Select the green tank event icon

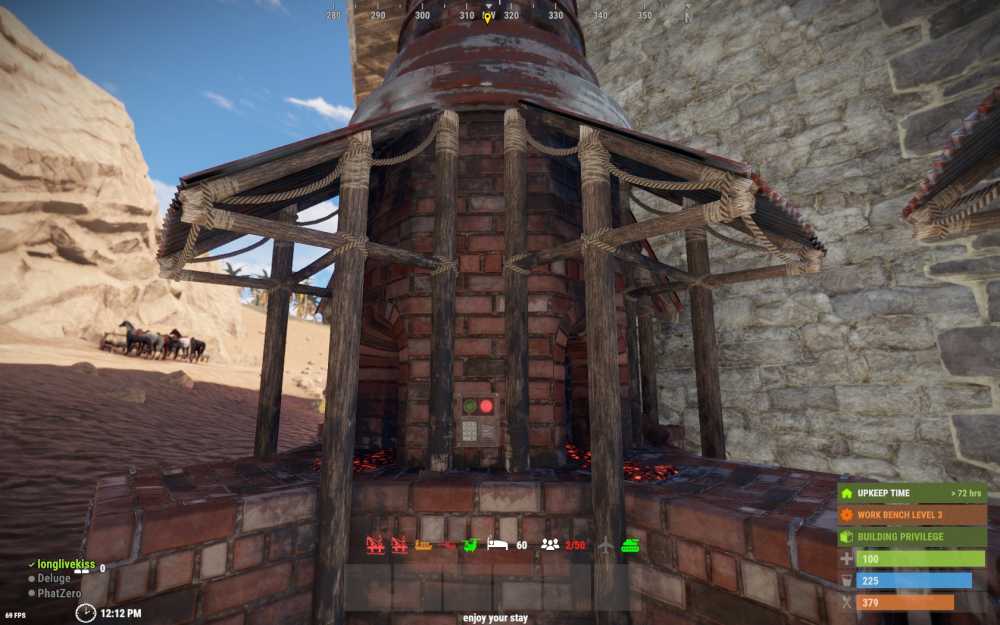click(x=631, y=545)
